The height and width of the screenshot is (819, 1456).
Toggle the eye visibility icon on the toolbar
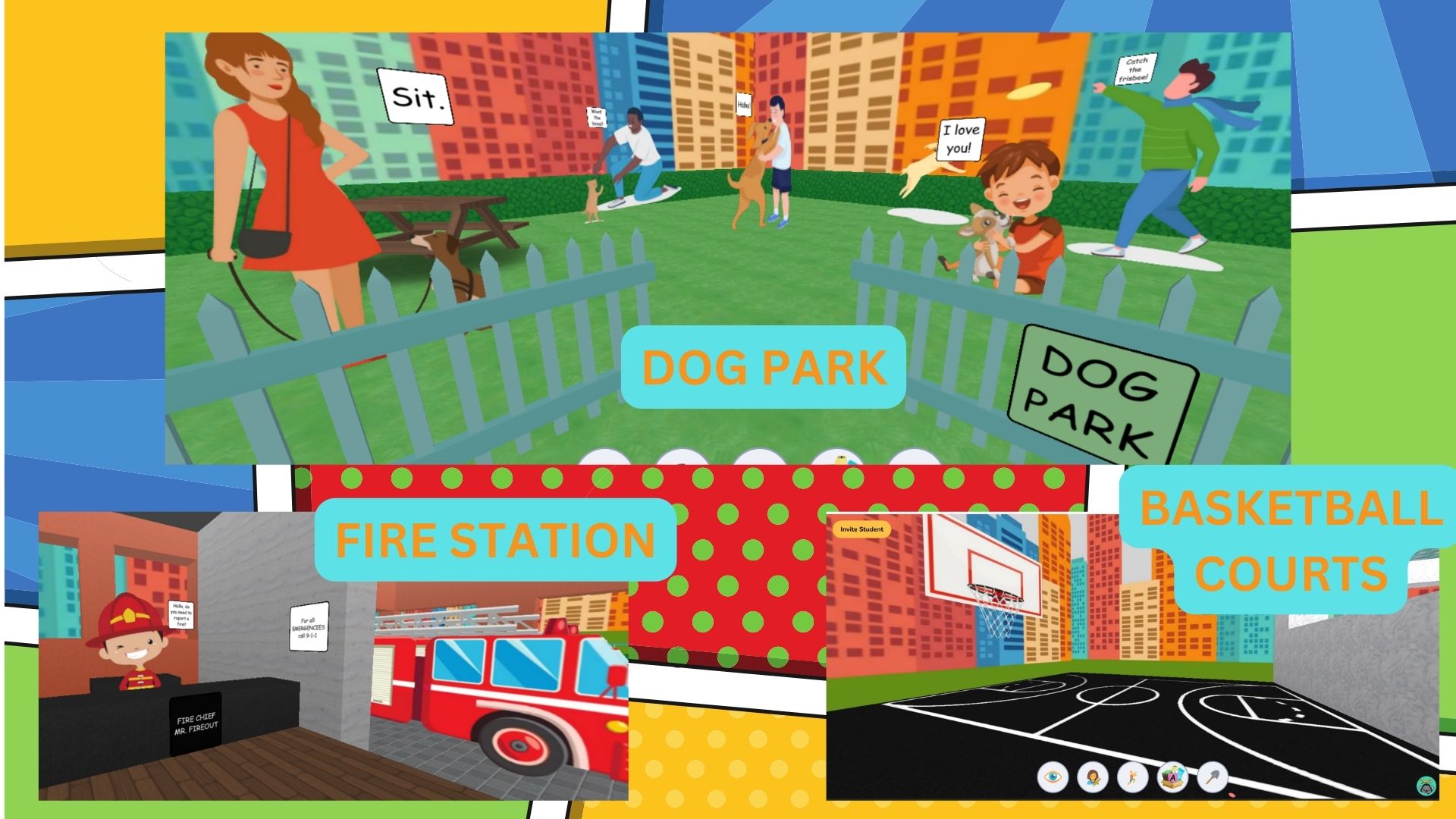pos(1054,777)
